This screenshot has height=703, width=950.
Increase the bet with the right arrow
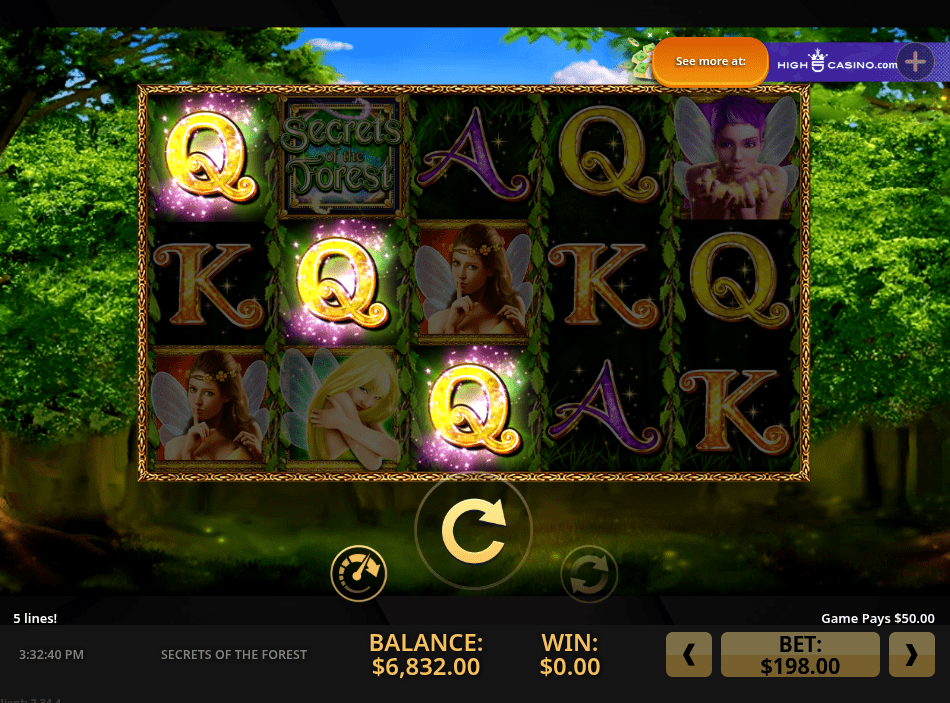(x=911, y=655)
